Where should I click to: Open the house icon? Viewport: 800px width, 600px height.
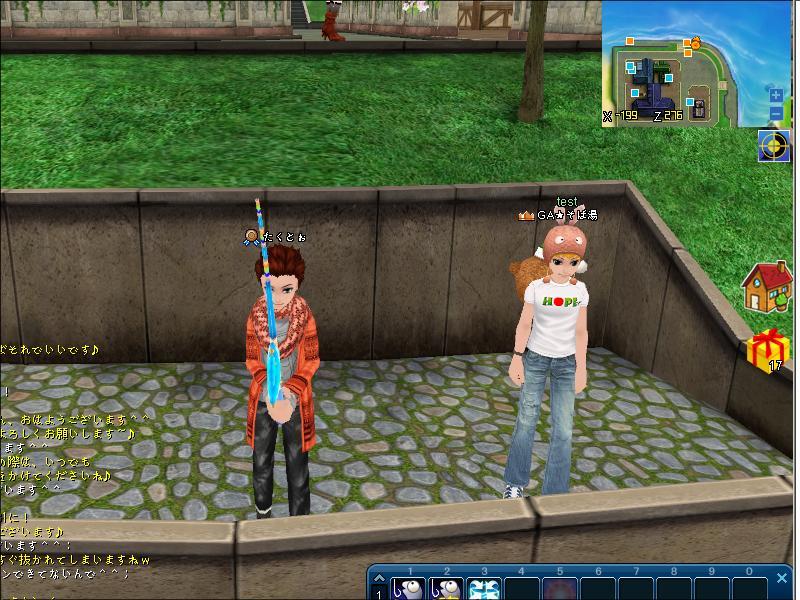click(767, 286)
